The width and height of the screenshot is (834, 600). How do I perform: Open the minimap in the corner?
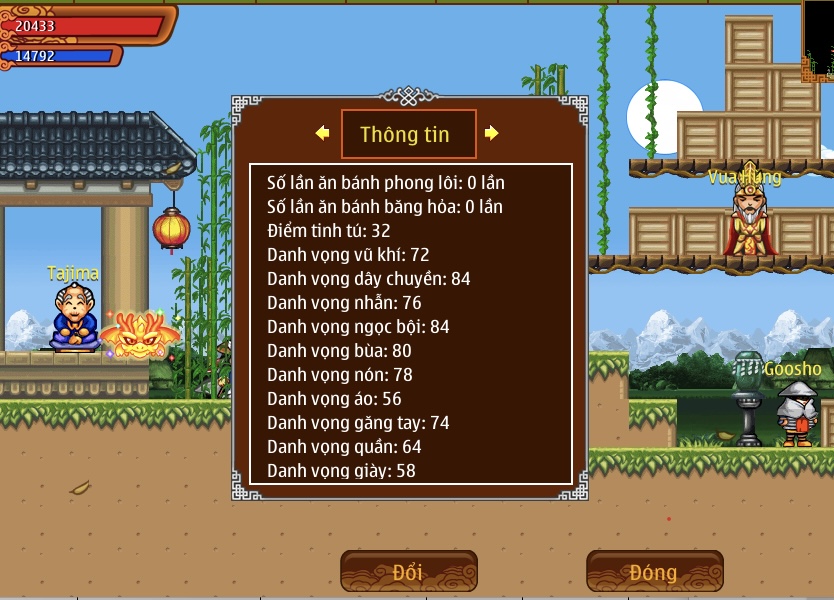pyautogui.click(x=819, y=40)
